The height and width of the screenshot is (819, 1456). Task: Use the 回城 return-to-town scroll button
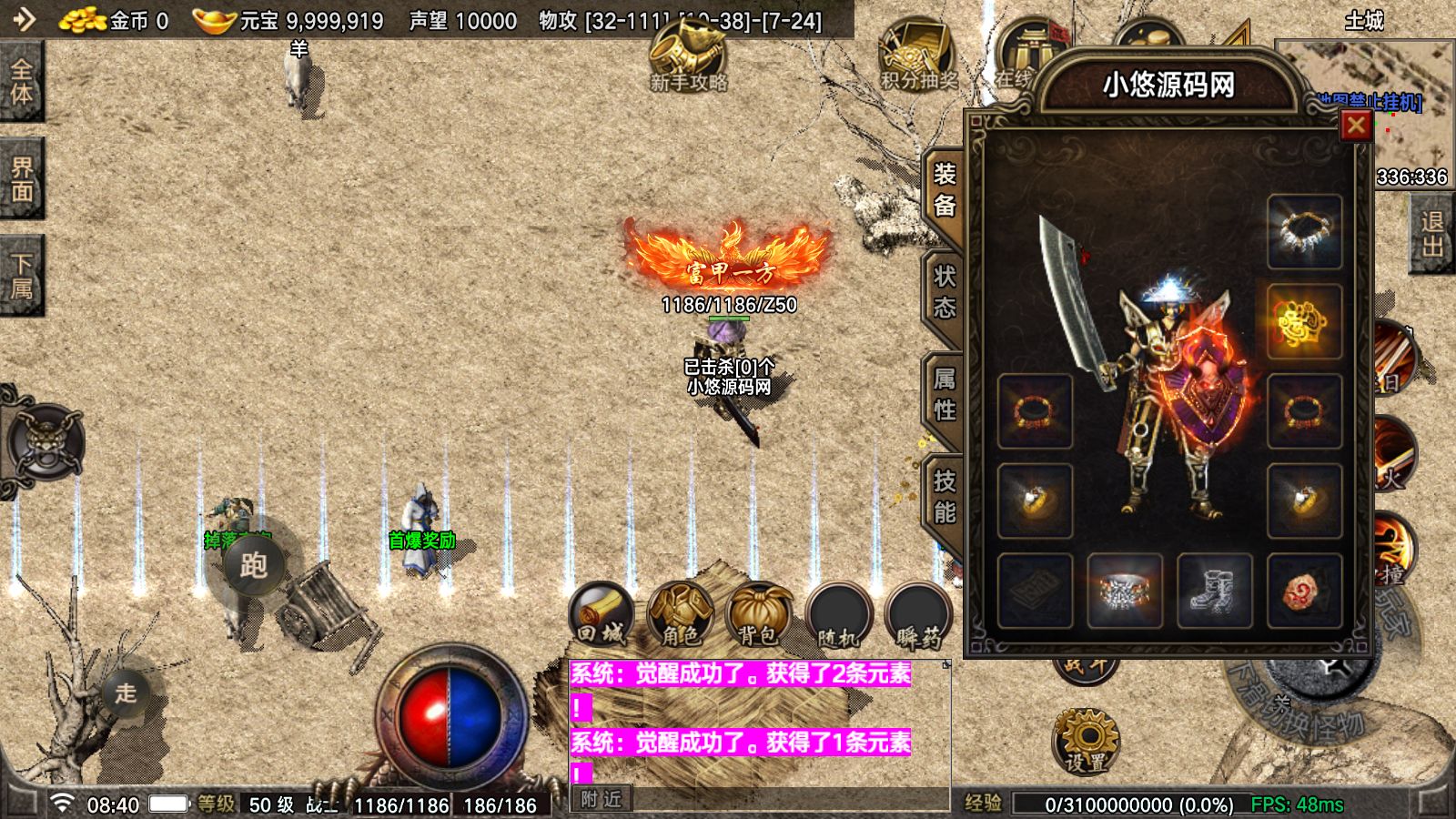601,614
